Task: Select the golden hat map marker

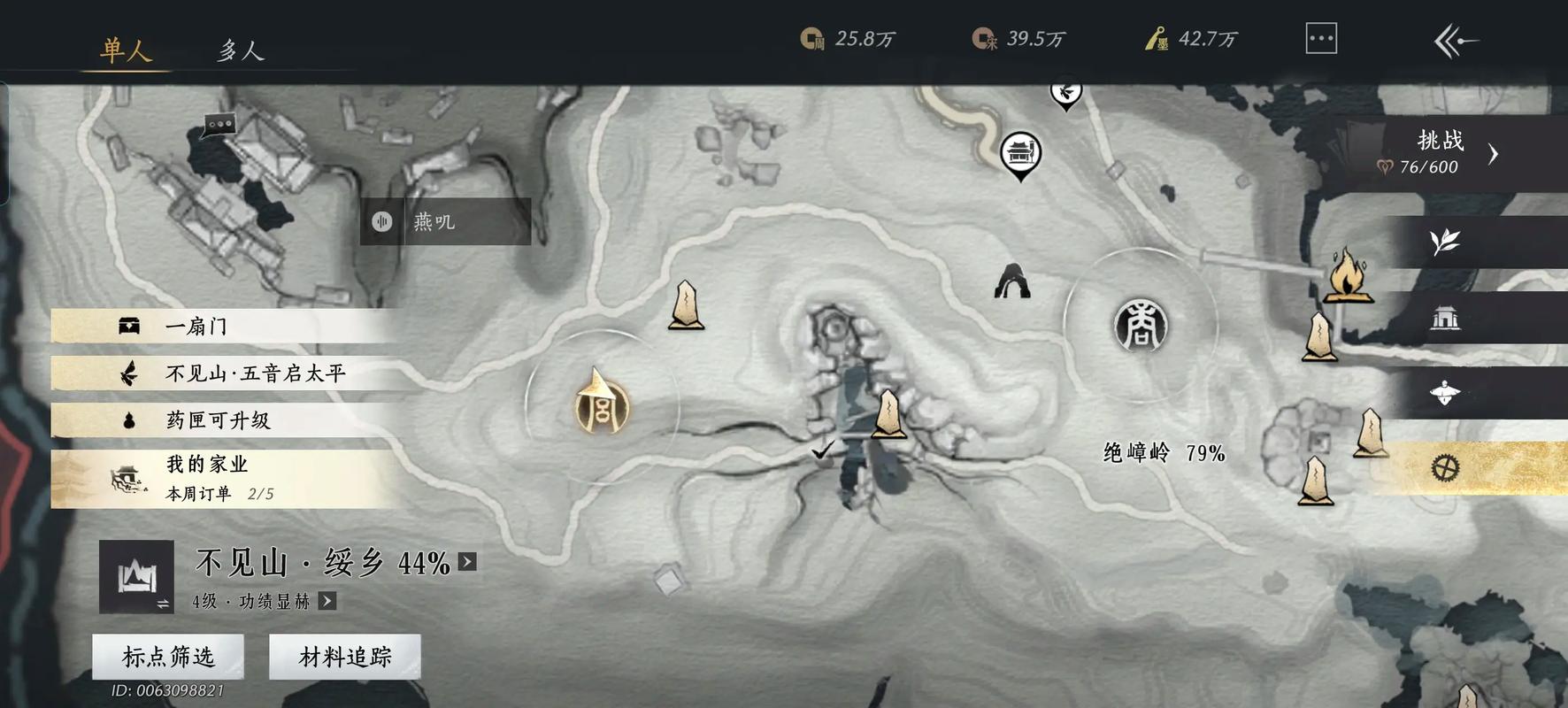Action: tap(601, 404)
